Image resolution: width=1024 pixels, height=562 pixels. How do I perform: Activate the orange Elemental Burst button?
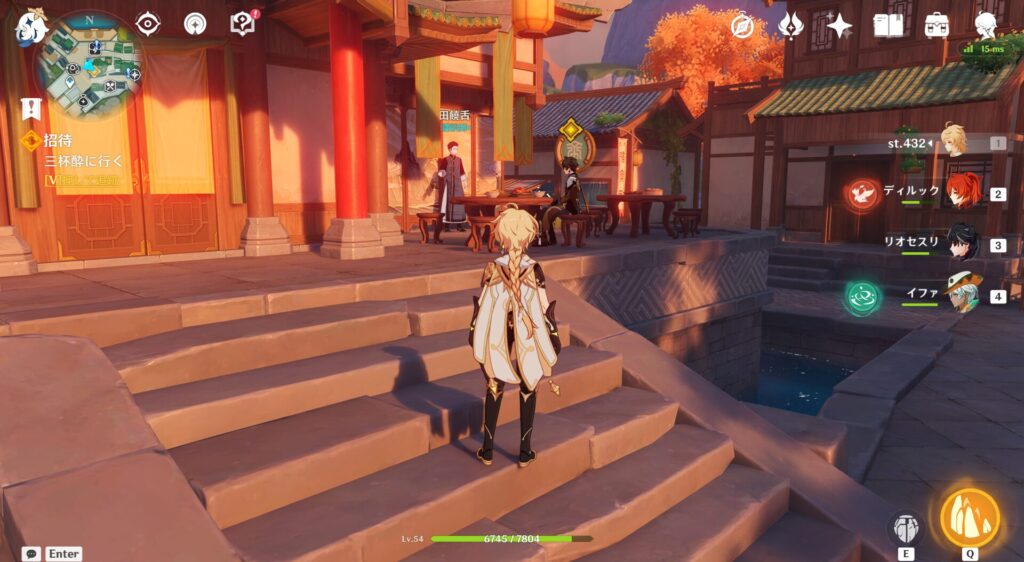(x=969, y=517)
